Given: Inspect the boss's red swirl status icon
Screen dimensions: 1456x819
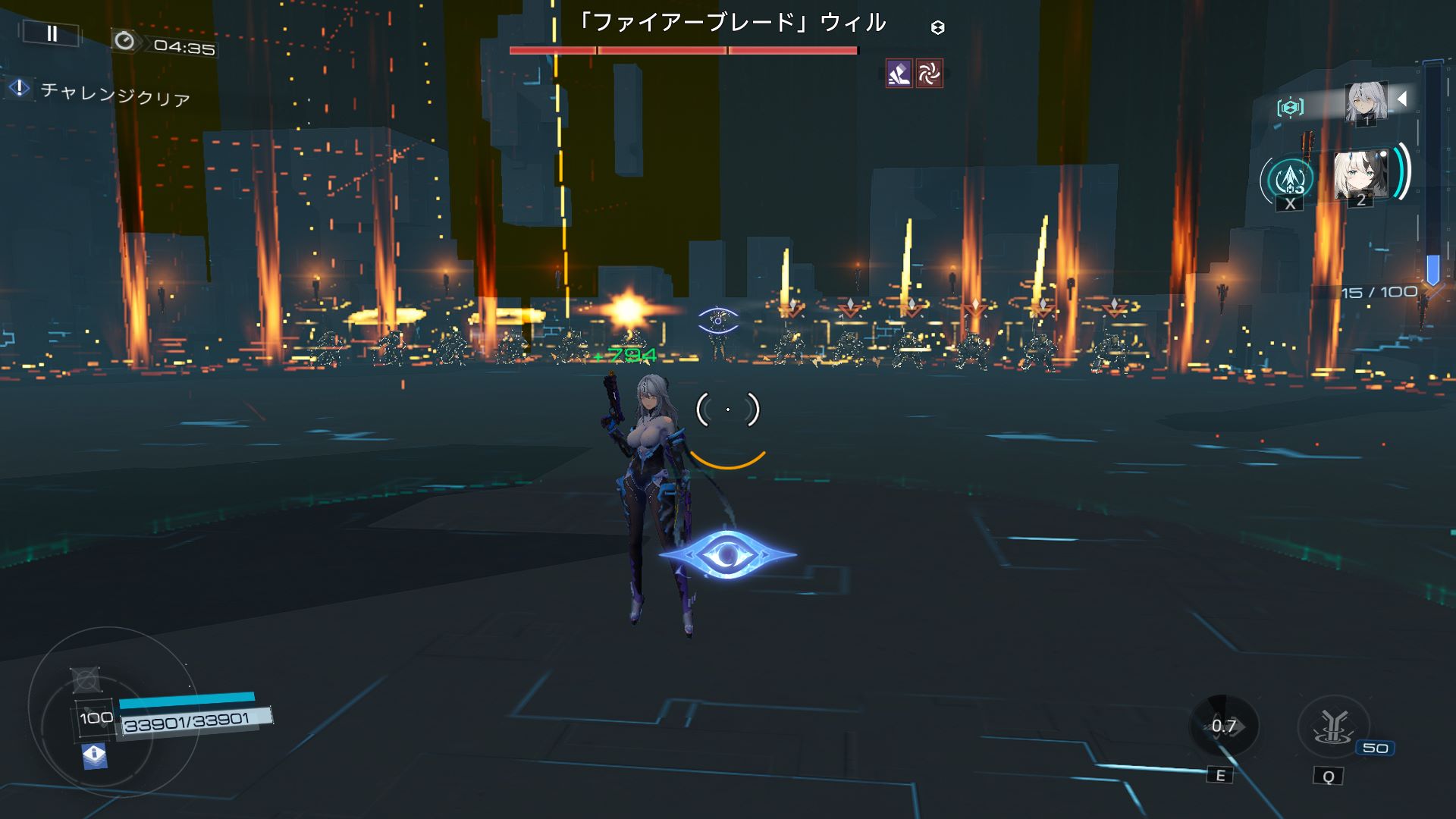Looking at the screenshot, I should (929, 74).
